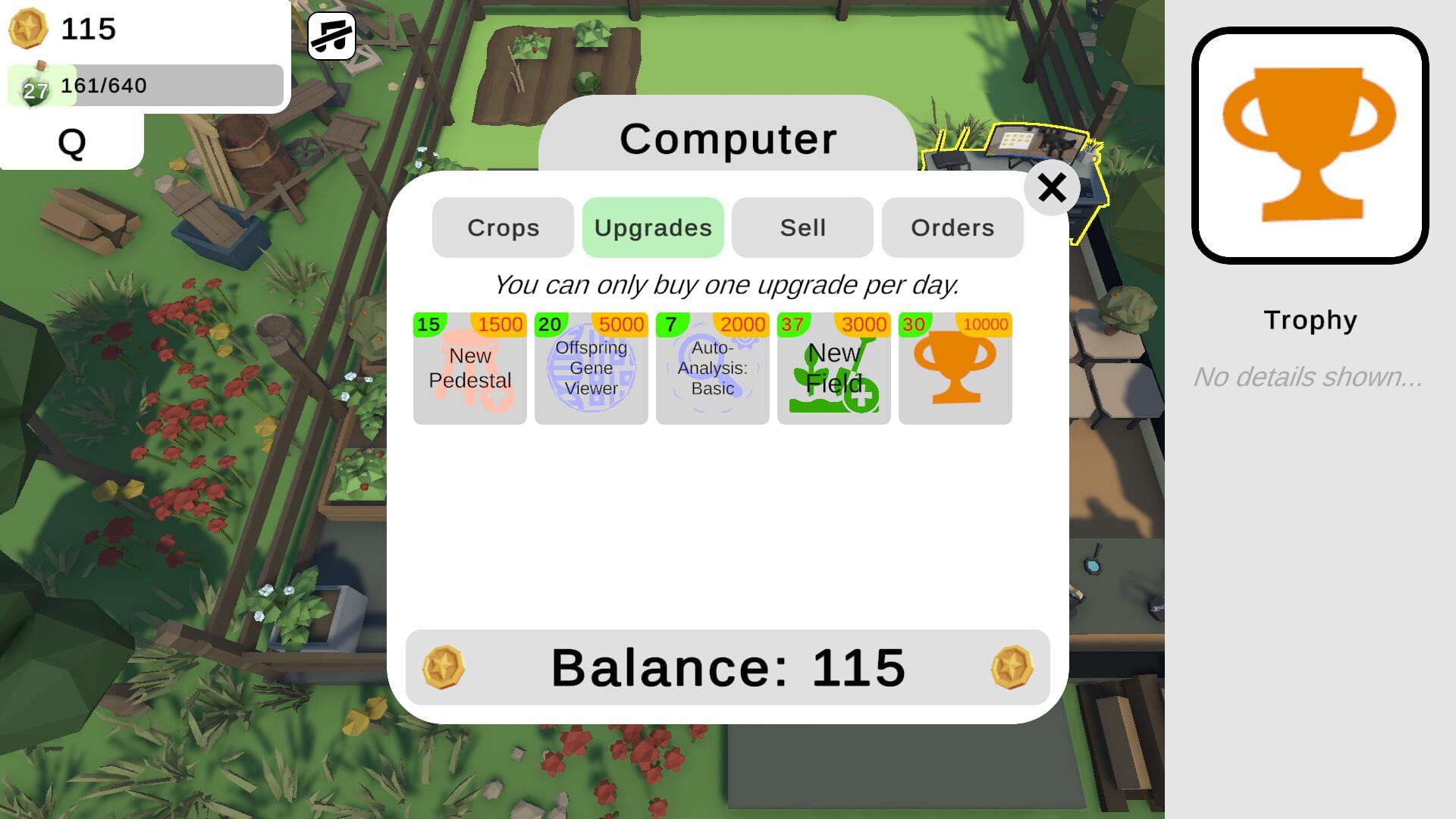Select the railway icon near the top
Viewport: 1456px width, 819px height.
(331, 36)
